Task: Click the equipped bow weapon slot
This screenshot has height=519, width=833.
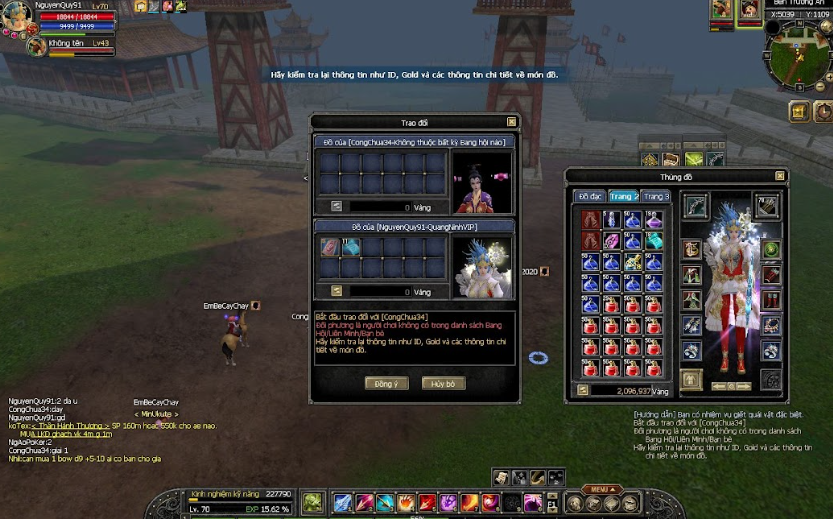Action: [x=695, y=207]
